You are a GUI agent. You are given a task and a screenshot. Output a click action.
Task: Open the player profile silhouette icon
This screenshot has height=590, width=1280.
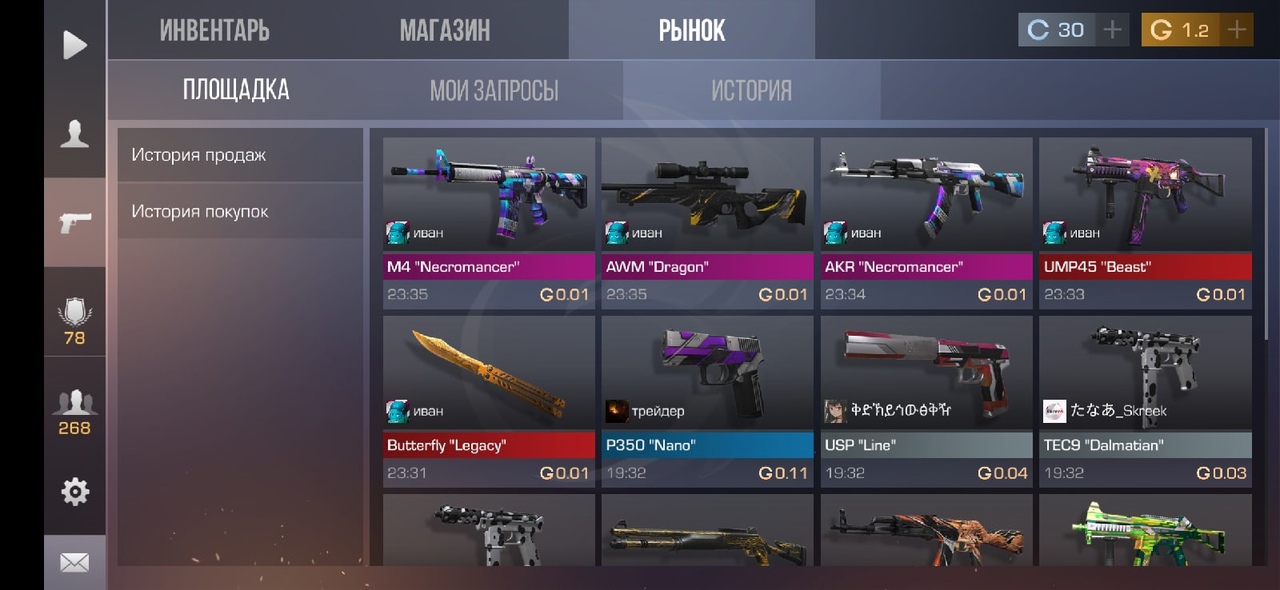pyautogui.click(x=75, y=133)
